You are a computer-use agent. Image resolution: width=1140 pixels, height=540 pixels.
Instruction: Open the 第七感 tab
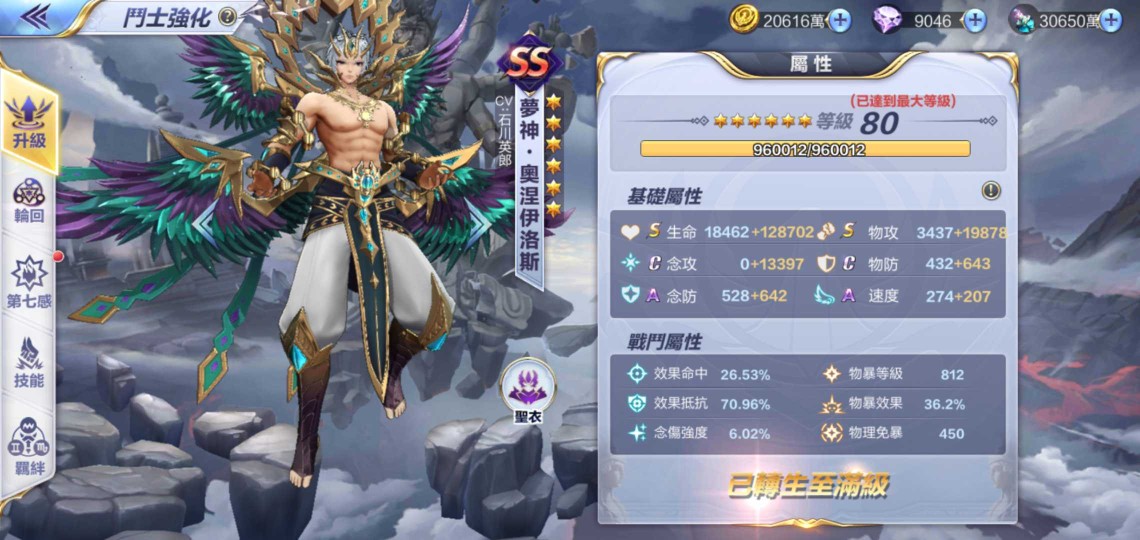tap(30, 281)
